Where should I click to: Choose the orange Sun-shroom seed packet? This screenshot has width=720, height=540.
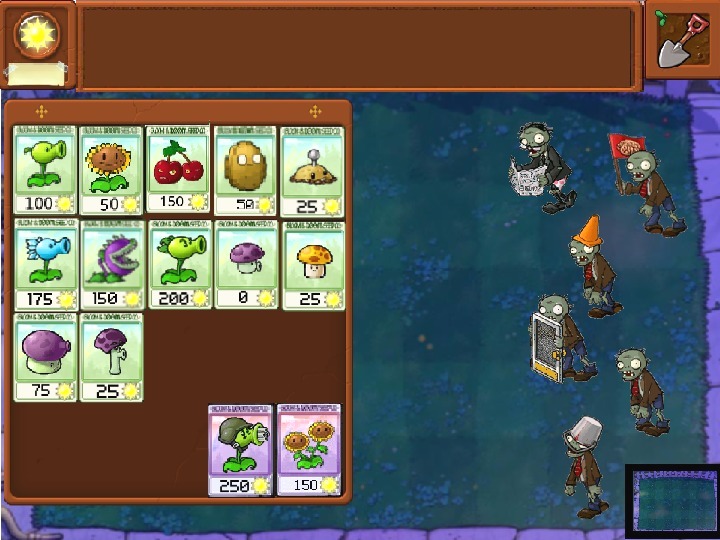click(x=313, y=264)
